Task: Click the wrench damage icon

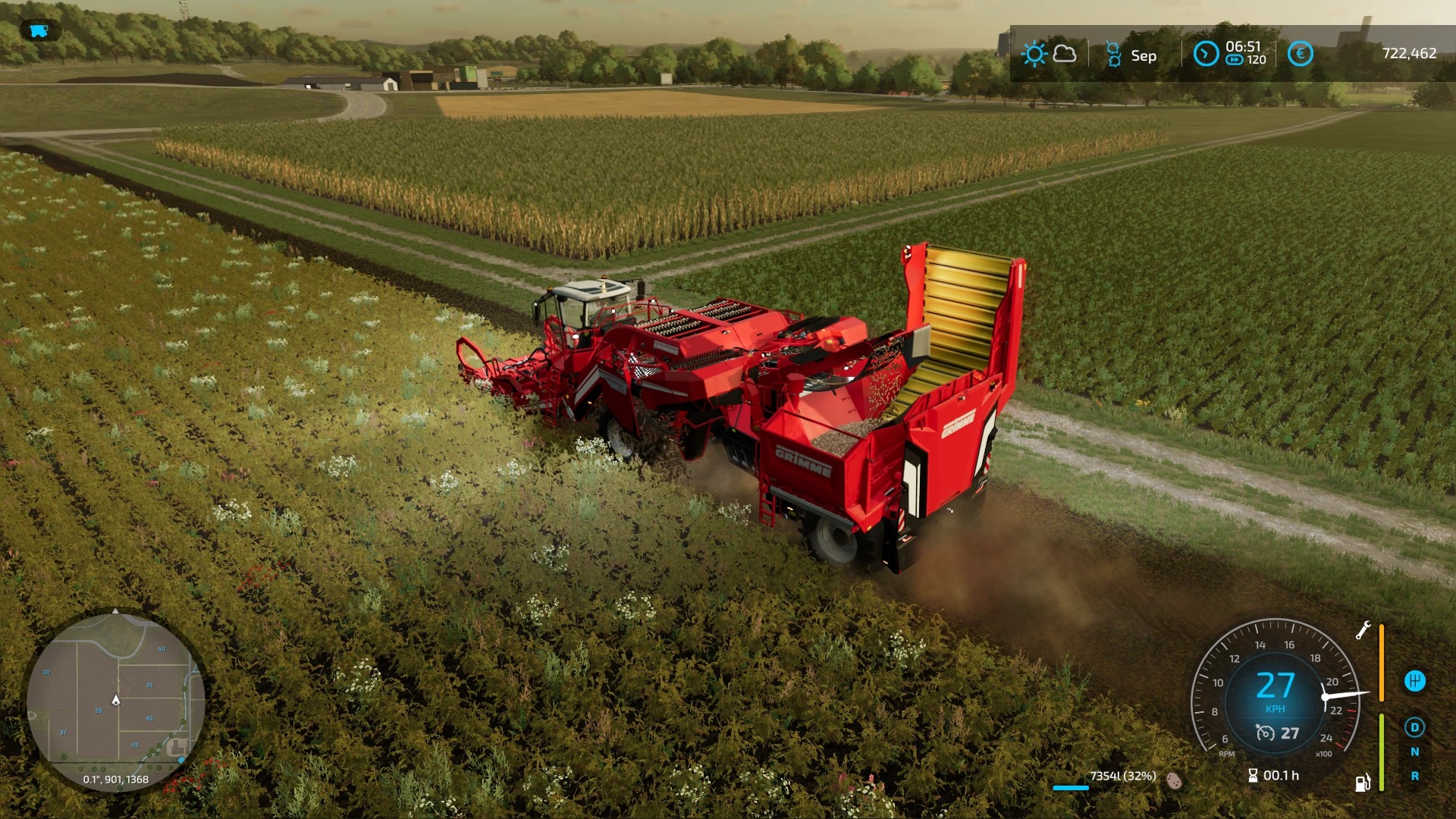Action: (1363, 630)
